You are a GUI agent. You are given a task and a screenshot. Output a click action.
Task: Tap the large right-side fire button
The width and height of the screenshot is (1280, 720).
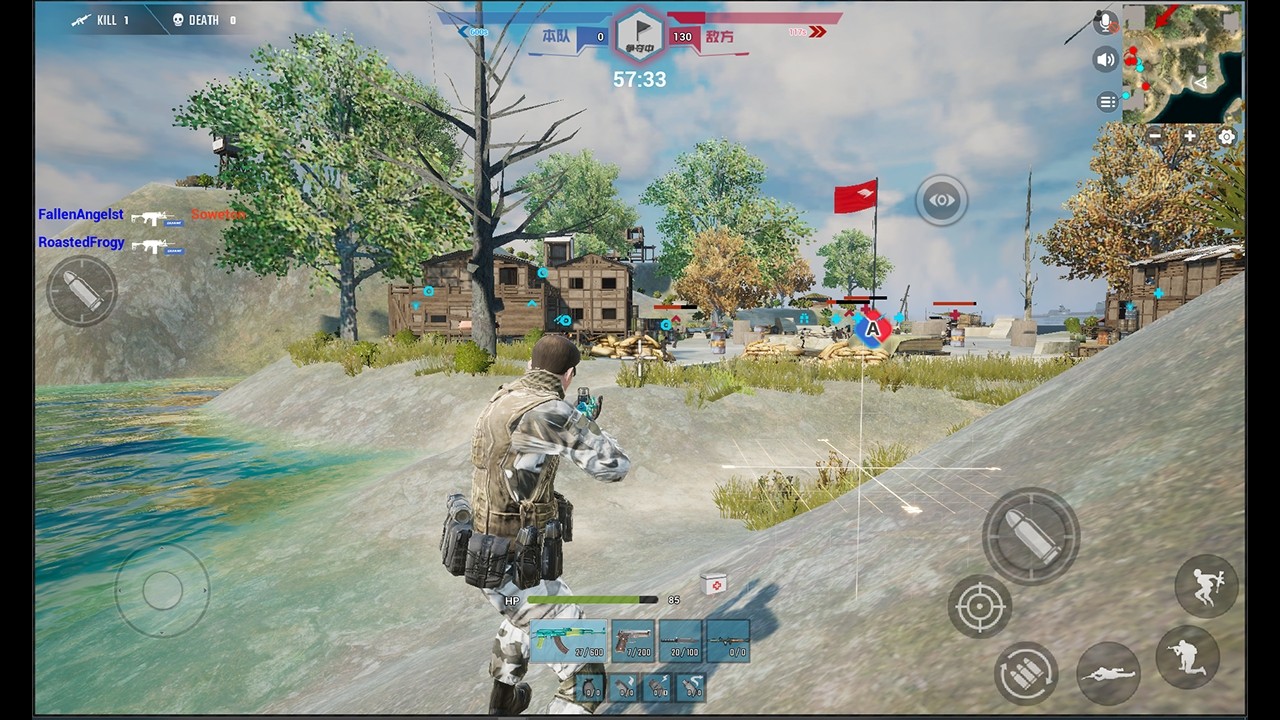1031,537
